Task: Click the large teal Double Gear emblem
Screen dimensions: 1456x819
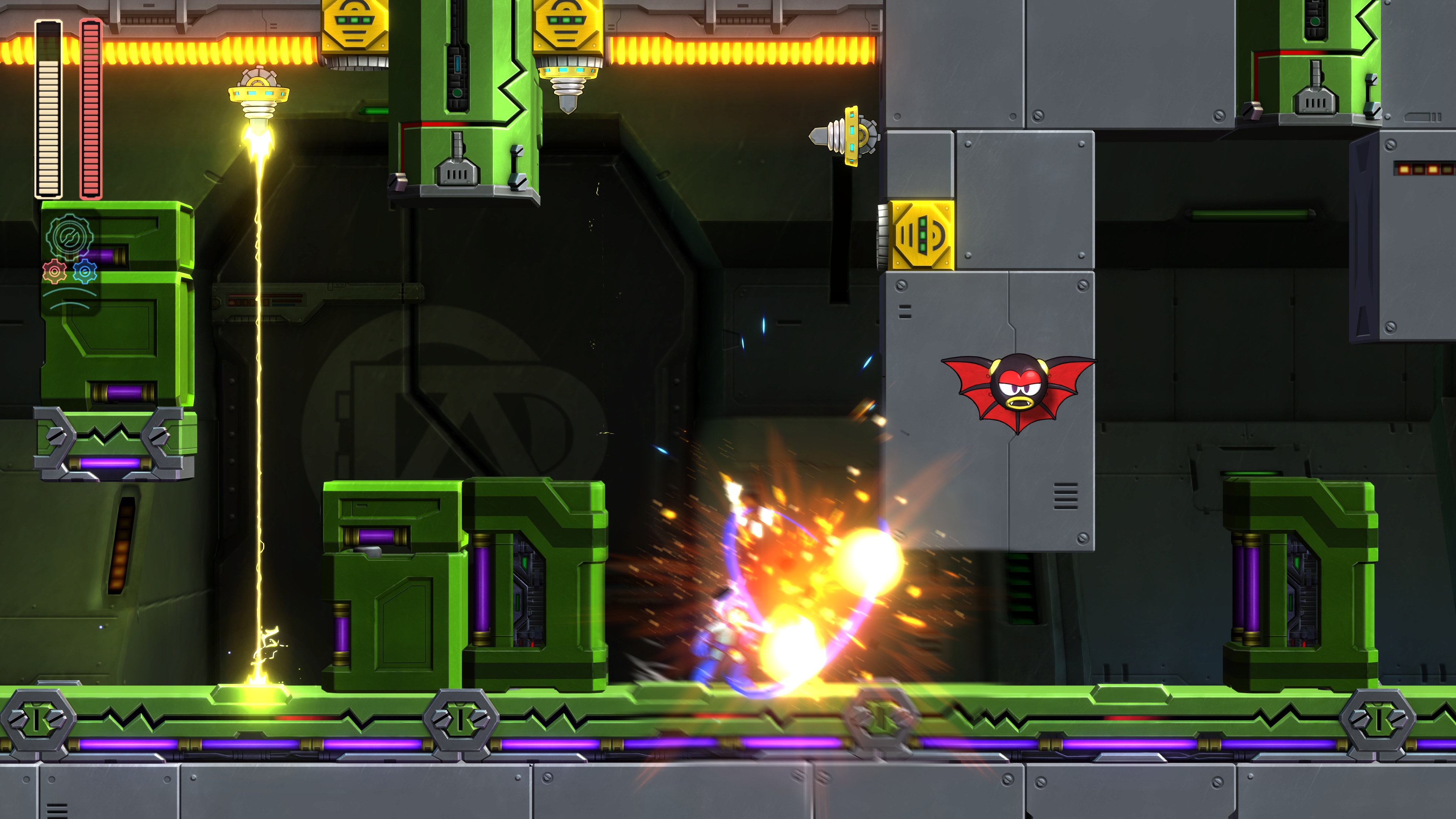Action: (69, 236)
